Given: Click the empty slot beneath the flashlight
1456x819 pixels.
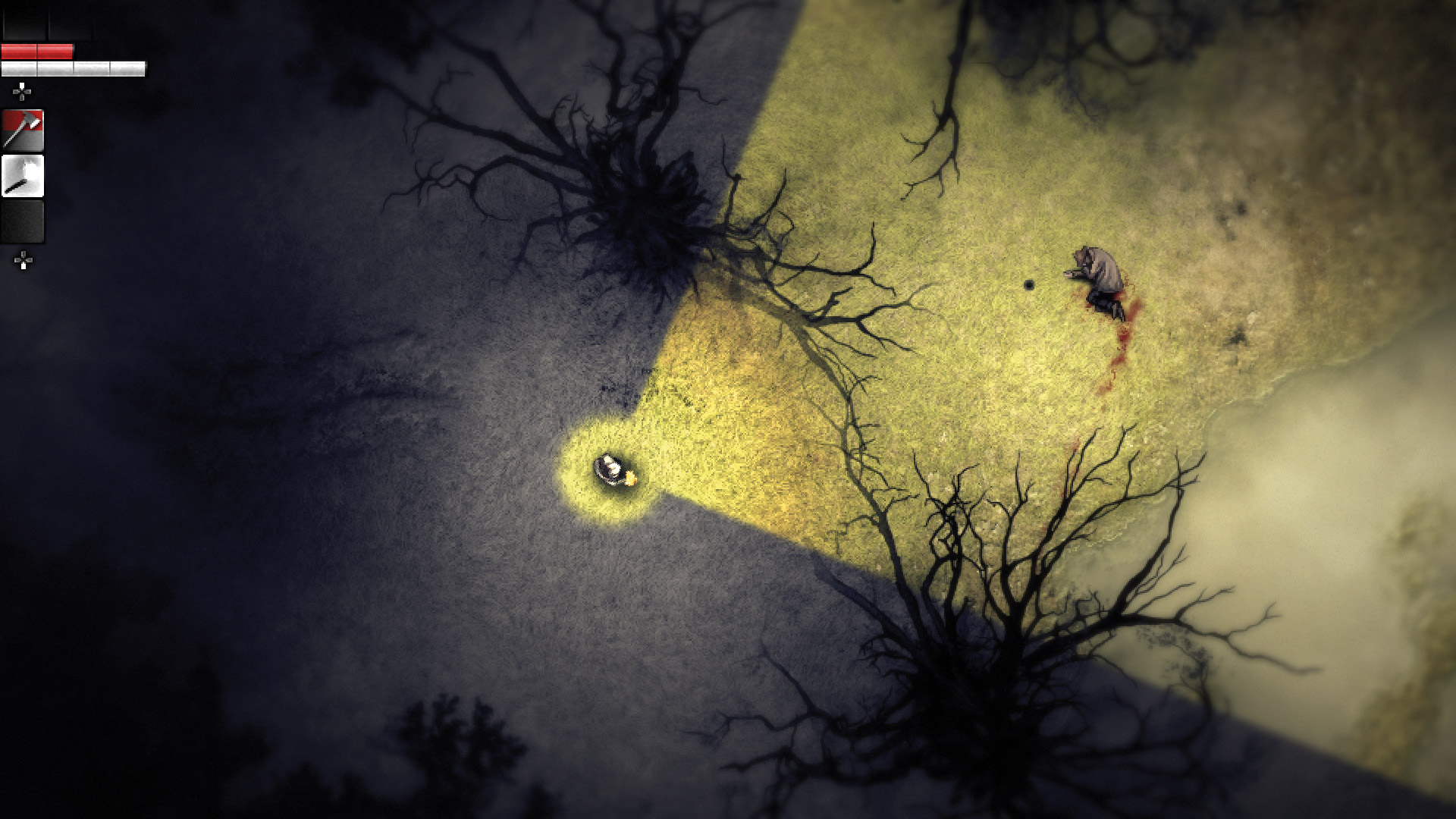Looking at the screenshot, I should (x=23, y=221).
